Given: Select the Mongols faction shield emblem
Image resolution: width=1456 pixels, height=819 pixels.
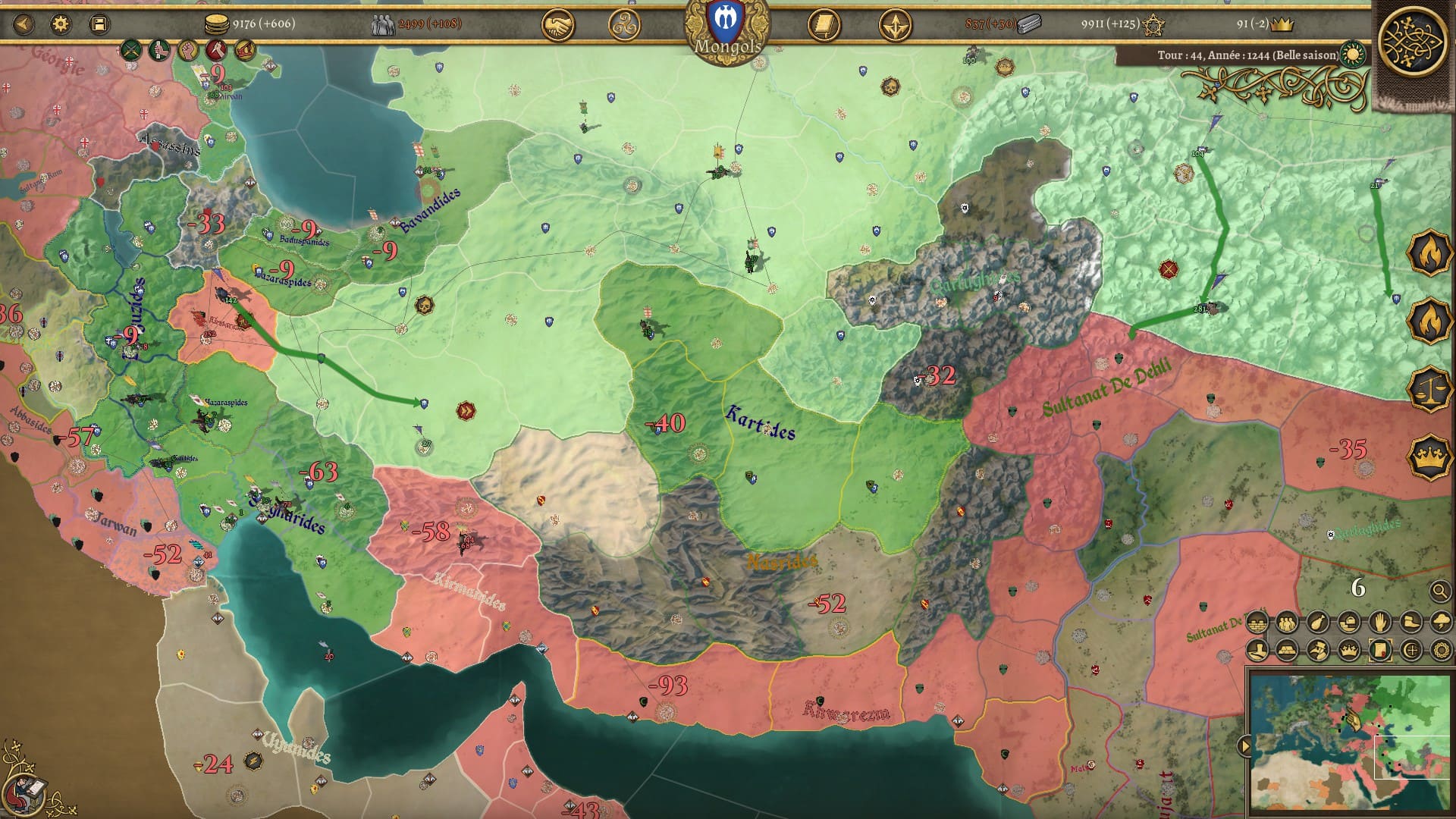Looking at the screenshot, I should pyautogui.click(x=726, y=18).
